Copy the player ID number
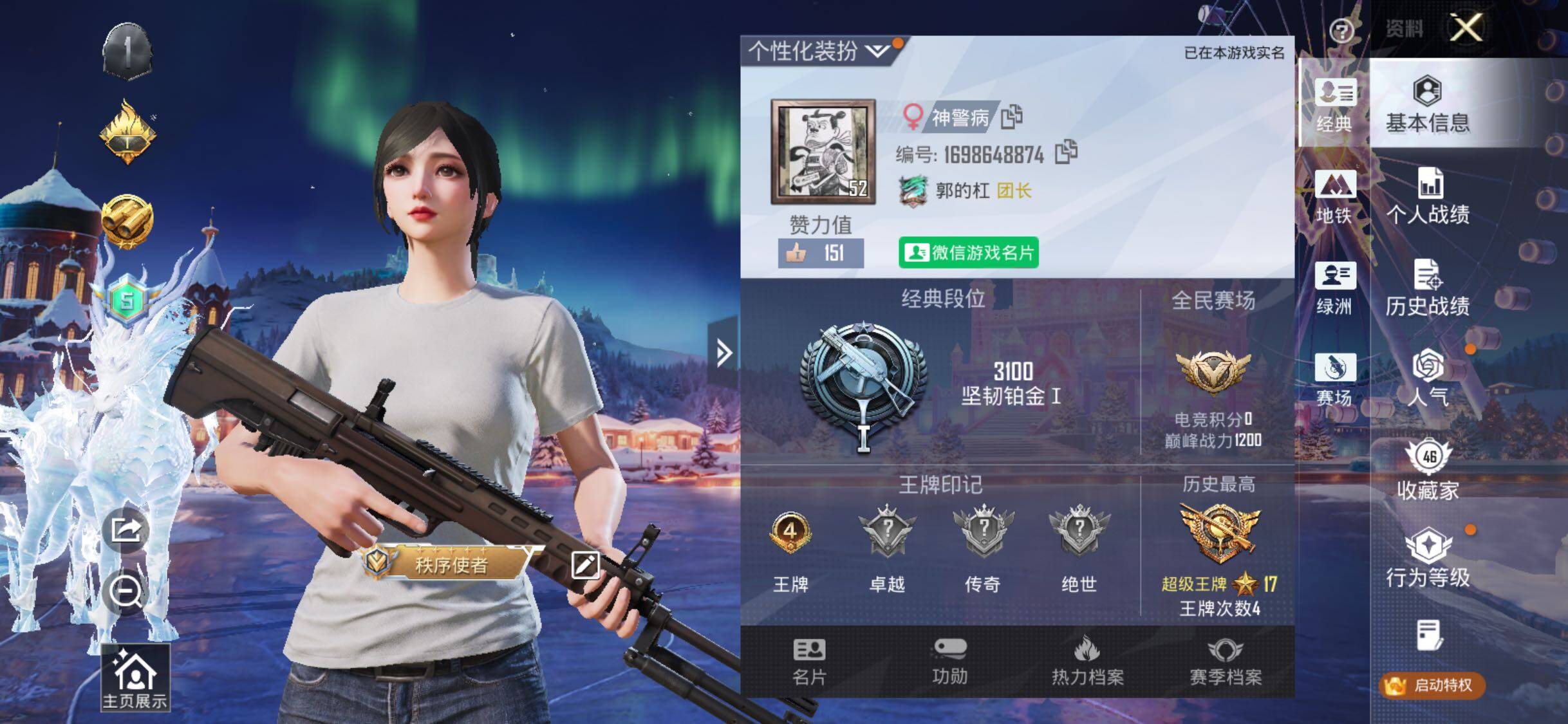The height and width of the screenshot is (724, 1568). coord(1066,153)
